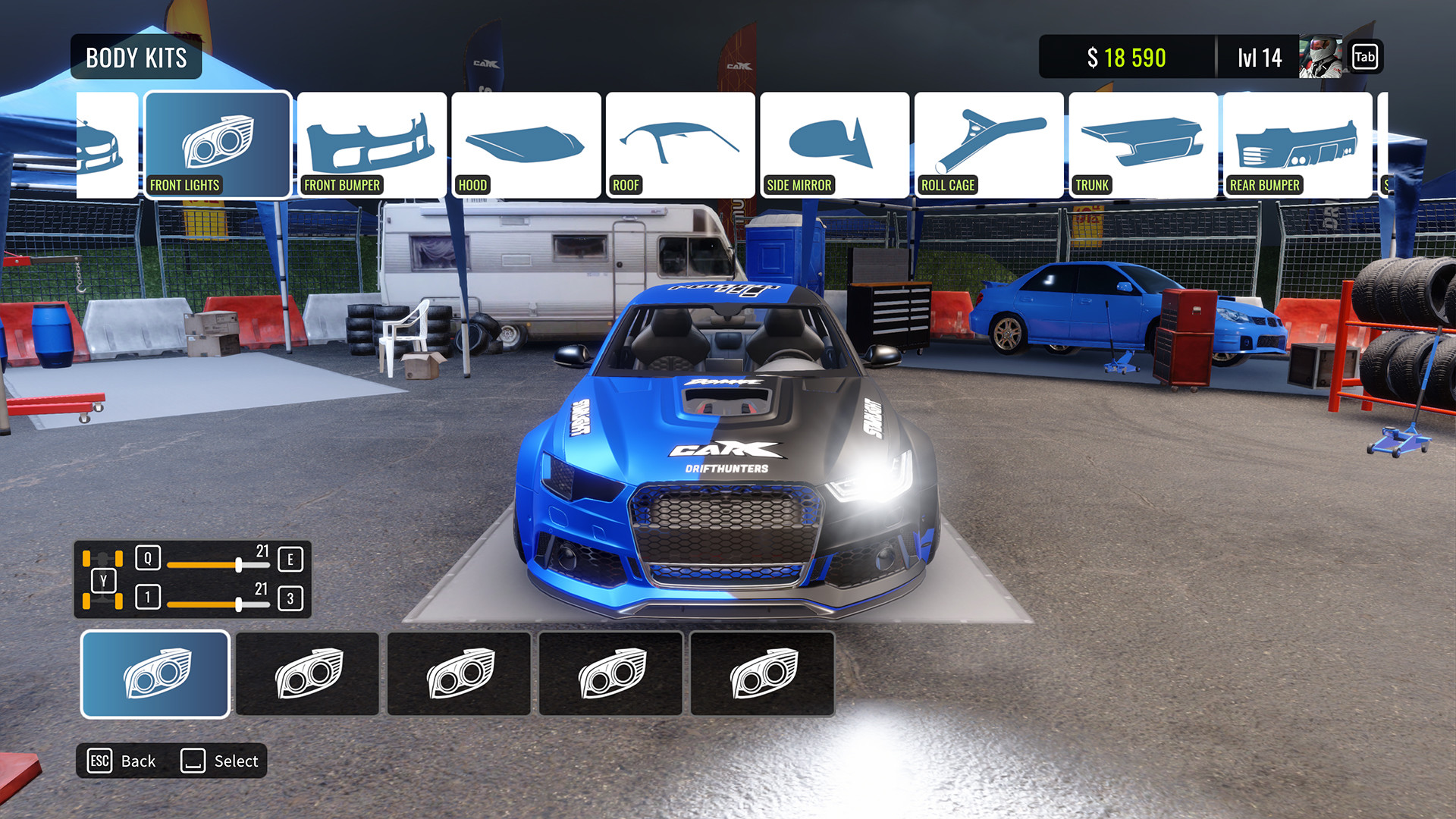1456x819 pixels.
Task: Open the Roll Cage category
Action: (x=989, y=144)
